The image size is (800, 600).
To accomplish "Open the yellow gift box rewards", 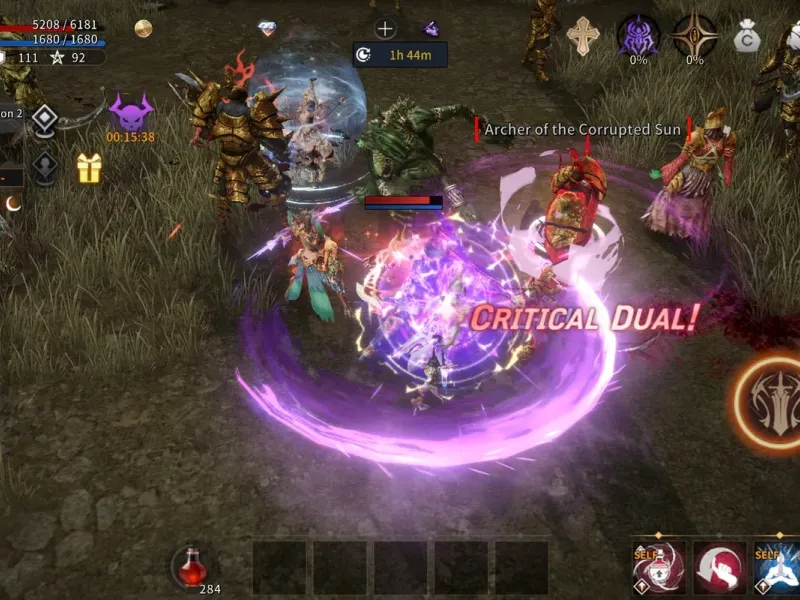I will 90,168.
